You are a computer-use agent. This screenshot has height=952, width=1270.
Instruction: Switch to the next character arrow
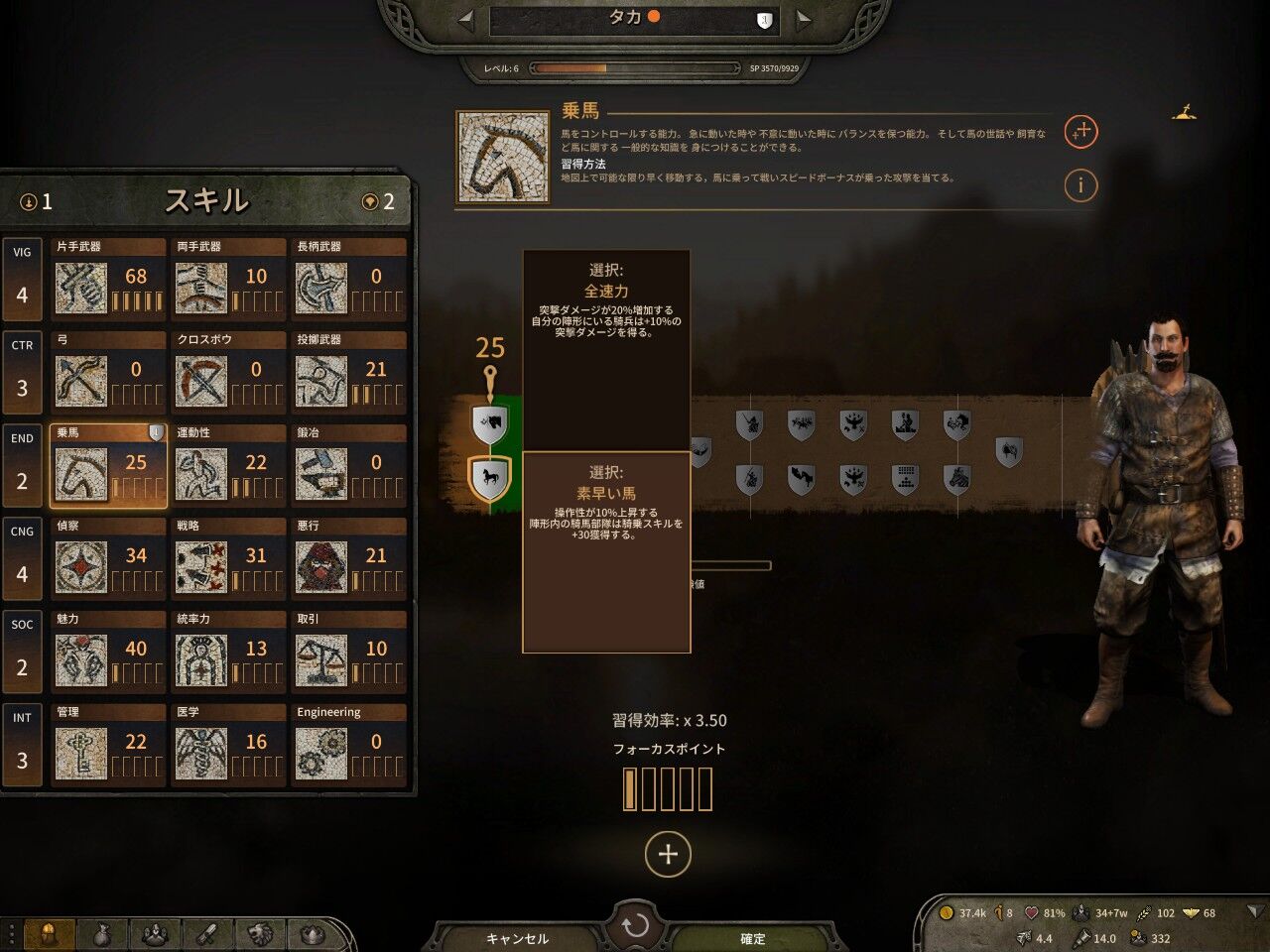pos(804,19)
